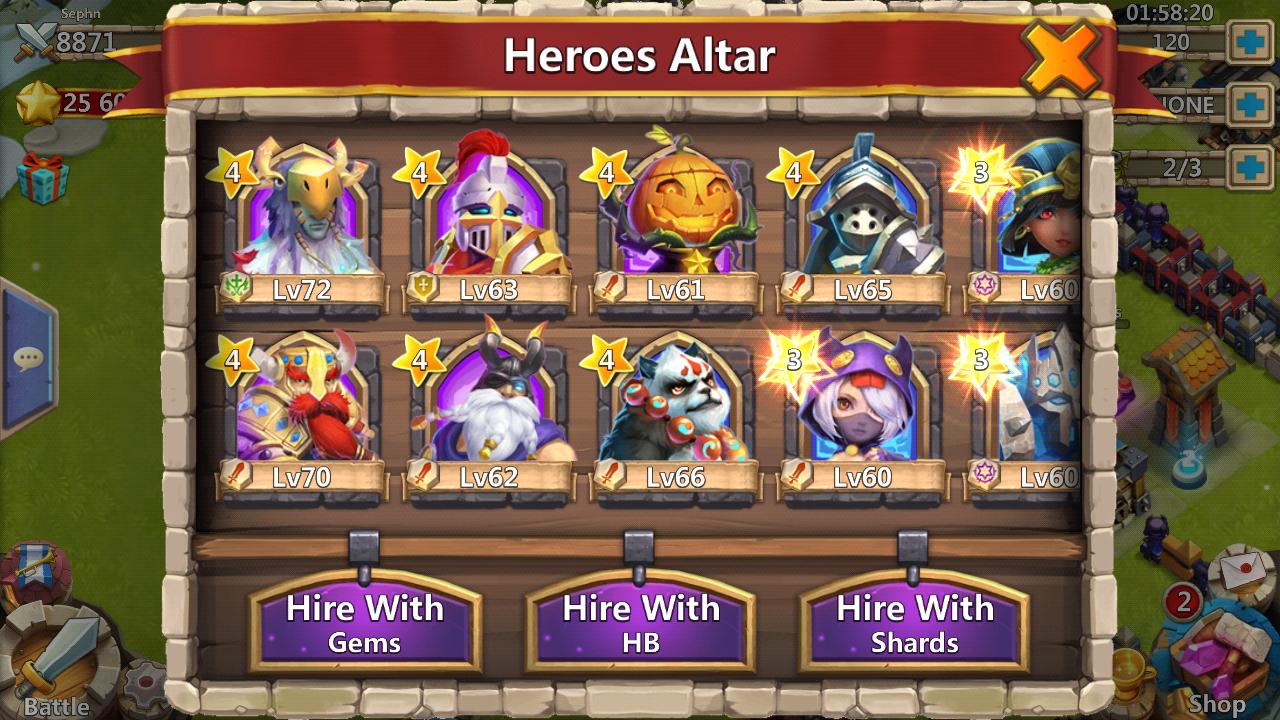
Task: Open the gift box rewards
Action: [x=42, y=177]
